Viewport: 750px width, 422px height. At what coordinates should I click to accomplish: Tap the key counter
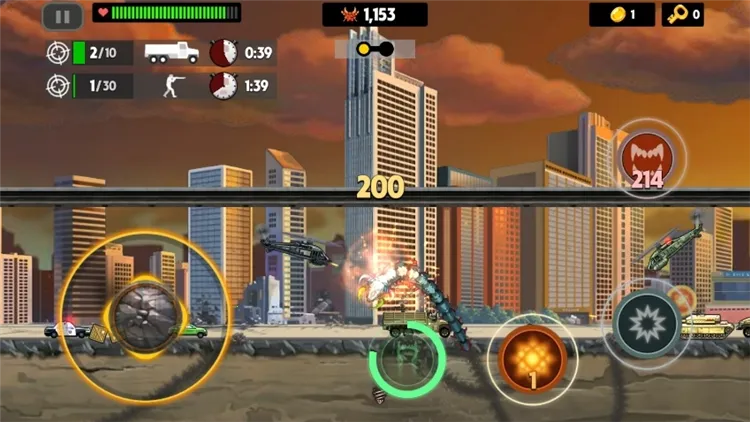click(683, 14)
